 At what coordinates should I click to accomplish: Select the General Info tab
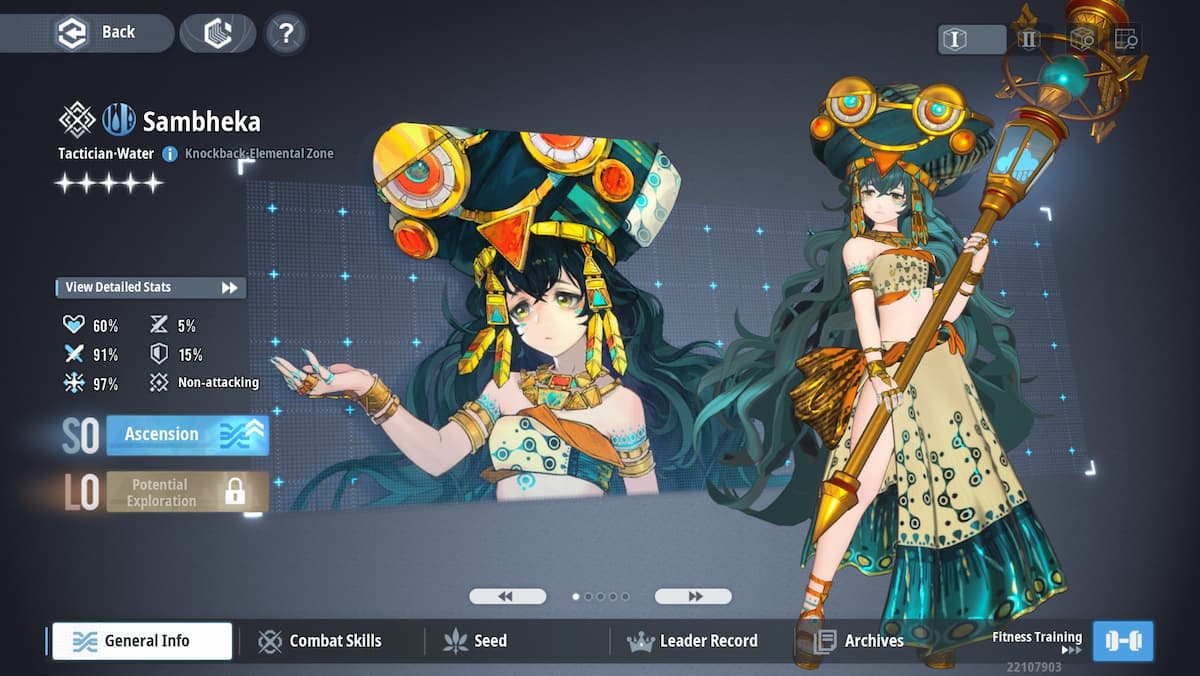(x=142, y=641)
